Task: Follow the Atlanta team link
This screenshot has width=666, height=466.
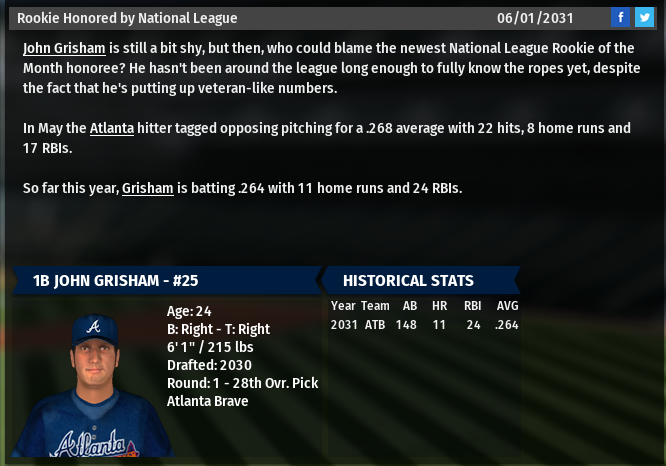Action: [x=111, y=128]
